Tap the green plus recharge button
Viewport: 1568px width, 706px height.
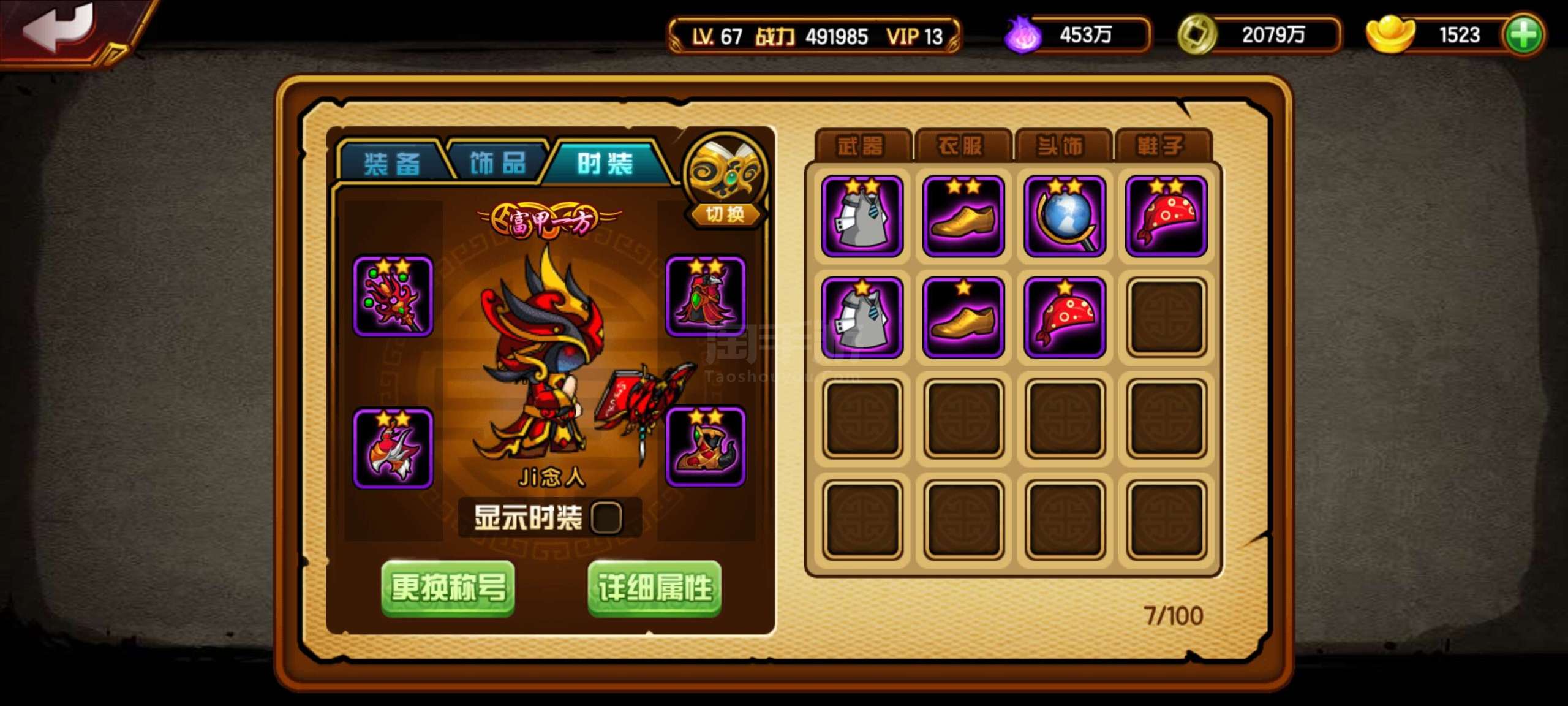[x=1529, y=35]
